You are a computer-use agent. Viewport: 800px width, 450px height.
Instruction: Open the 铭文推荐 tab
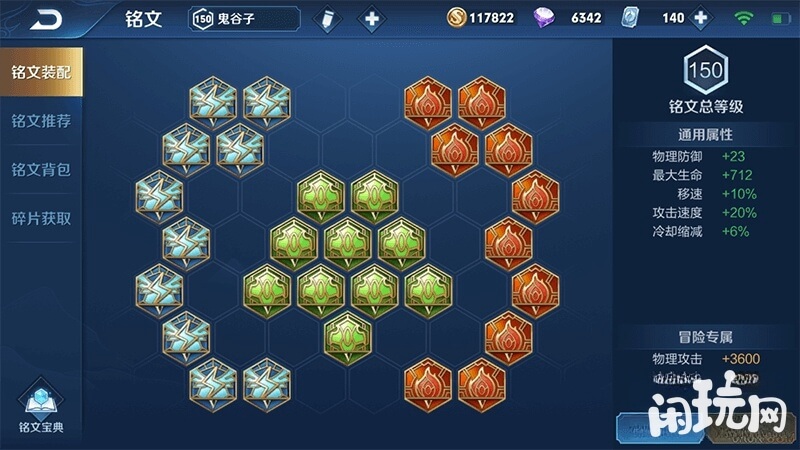pyautogui.click(x=40, y=121)
